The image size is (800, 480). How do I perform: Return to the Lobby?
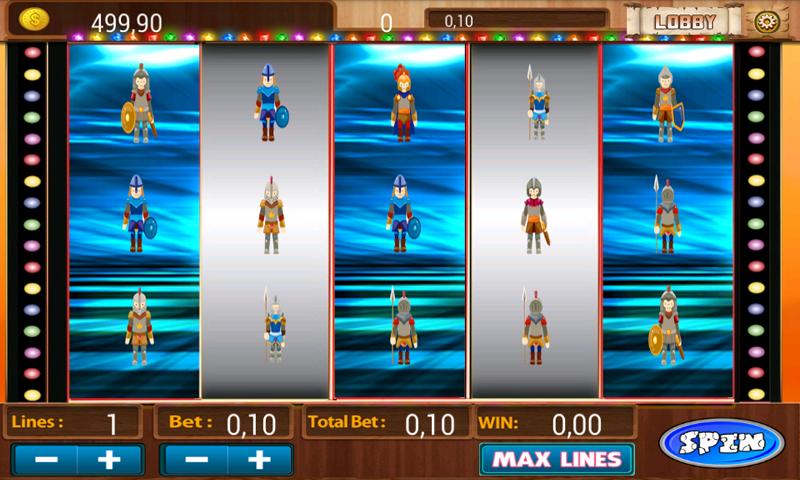pyautogui.click(x=685, y=21)
